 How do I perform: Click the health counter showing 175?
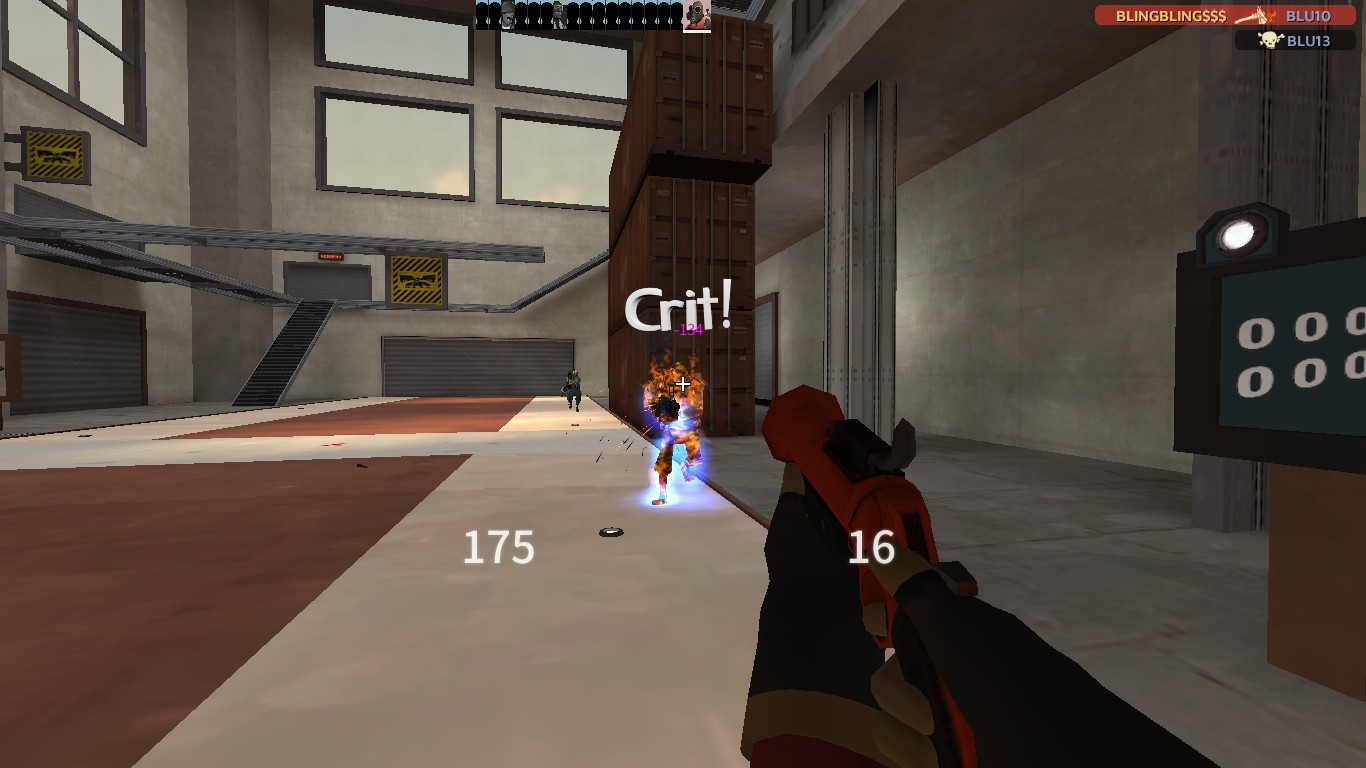click(x=498, y=548)
